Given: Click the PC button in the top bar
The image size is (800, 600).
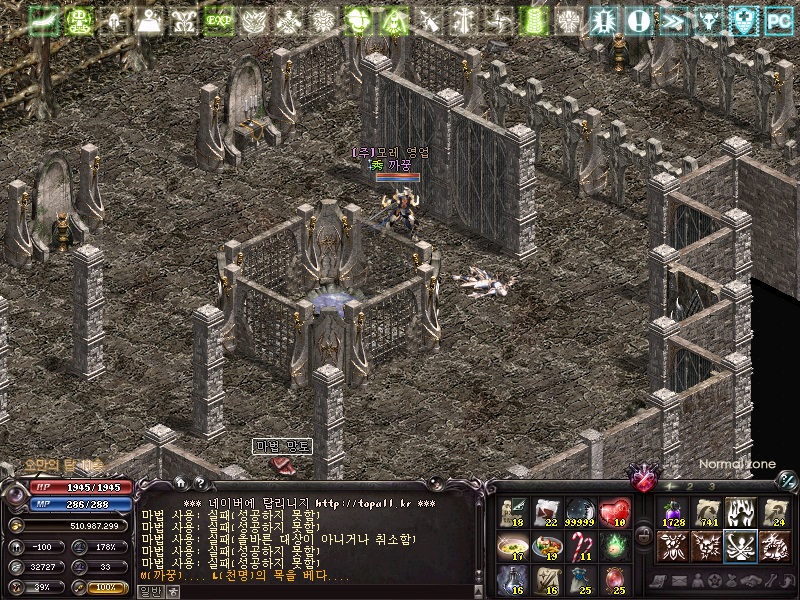Looking at the screenshot, I should pyautogui.click(x=779, y=20).
